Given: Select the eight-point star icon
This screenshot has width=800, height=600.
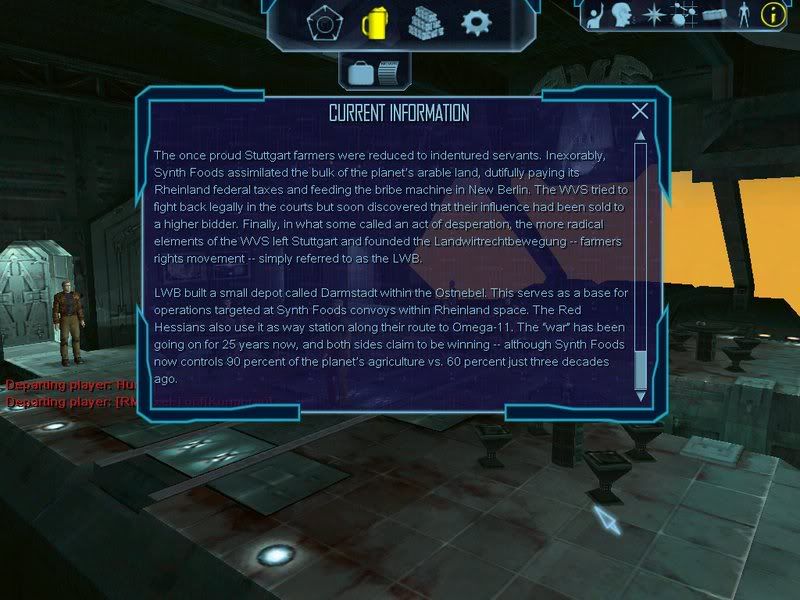Looking at the screenshot, I should 655,14.
